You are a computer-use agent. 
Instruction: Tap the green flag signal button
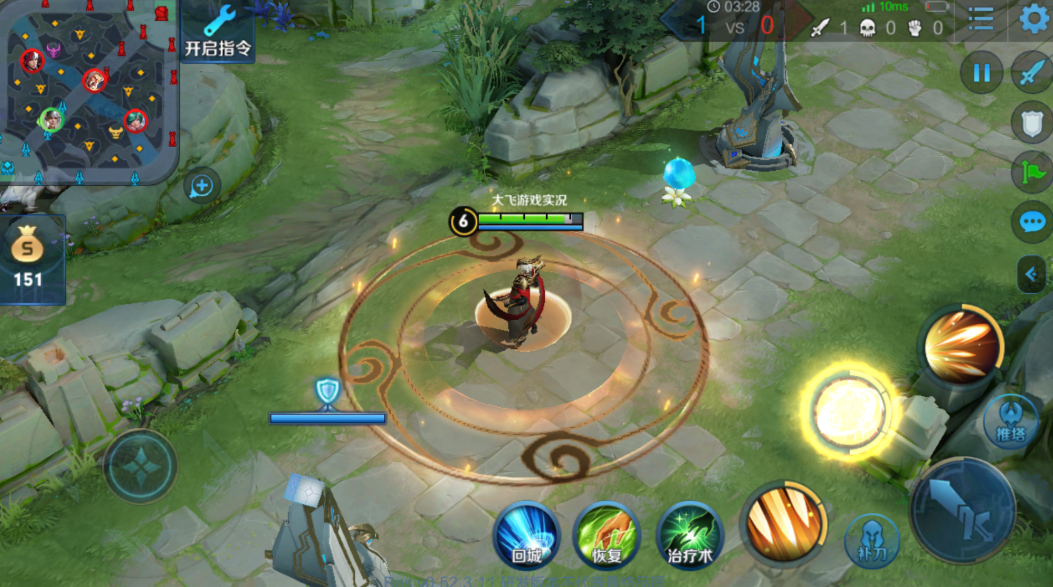click(x=1032, y=172)
